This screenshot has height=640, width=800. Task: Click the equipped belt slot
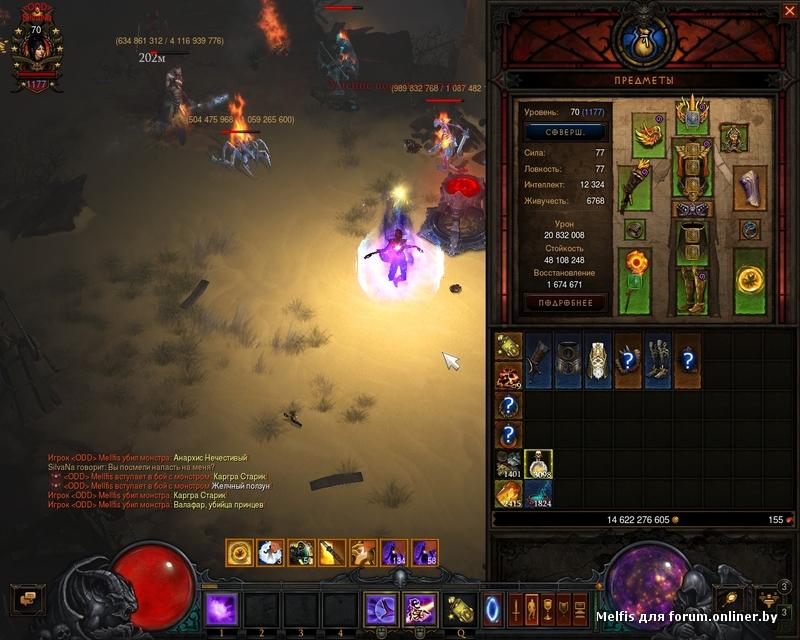click(x=690, y=210)
